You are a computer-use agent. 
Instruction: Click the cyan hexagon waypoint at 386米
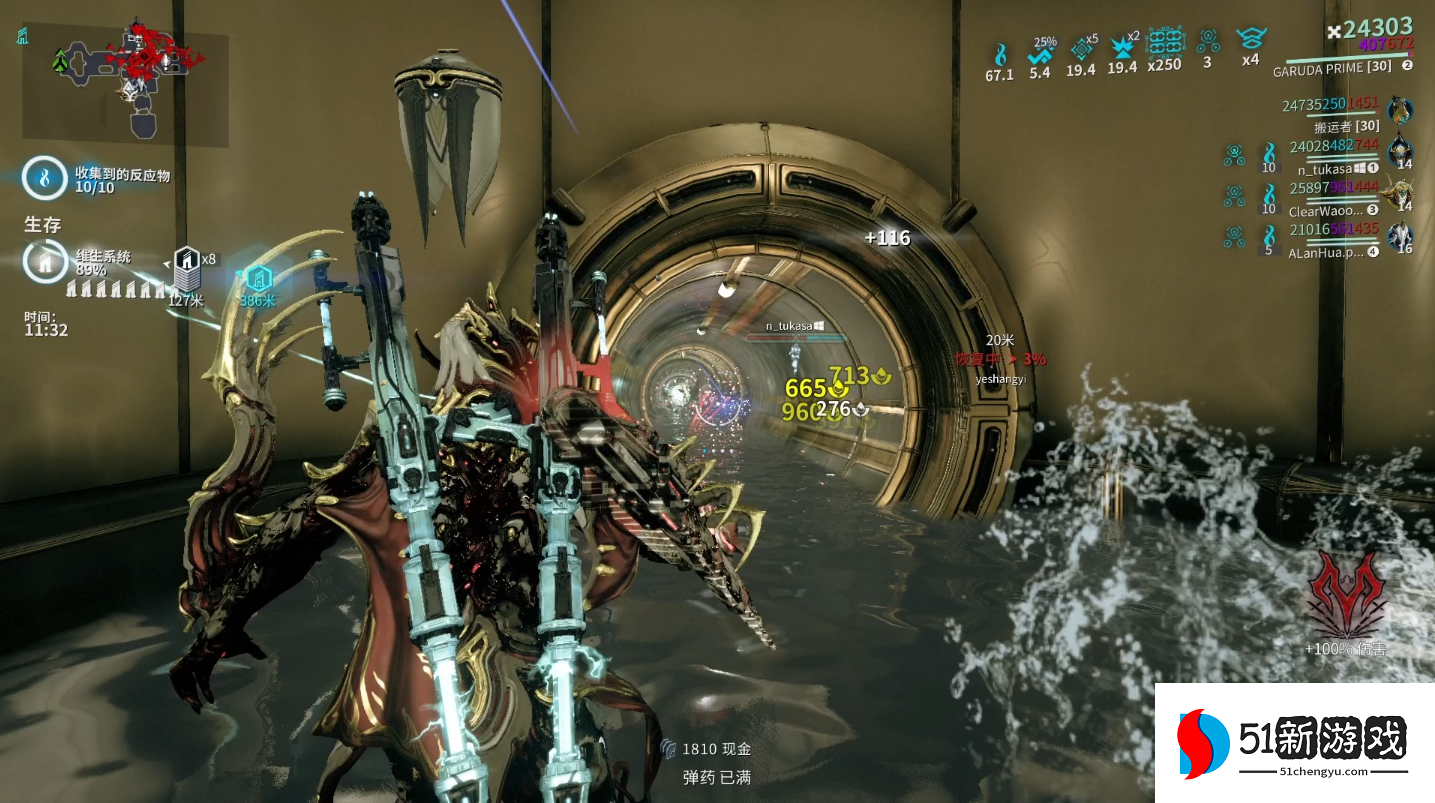click(256, 279)
